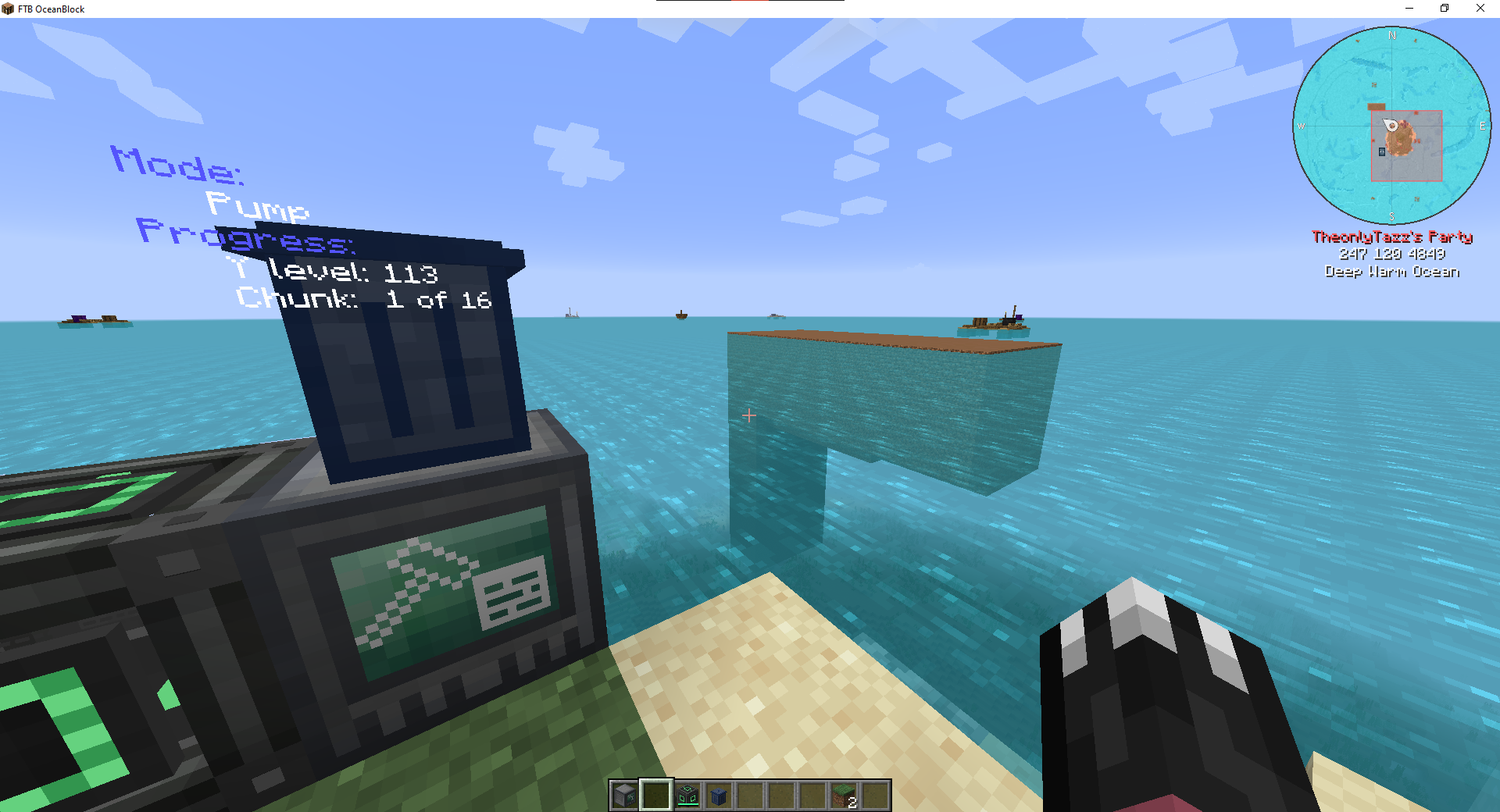Click the Deep Warm Ocean biome label
1500x812 pixels.
1392,271
